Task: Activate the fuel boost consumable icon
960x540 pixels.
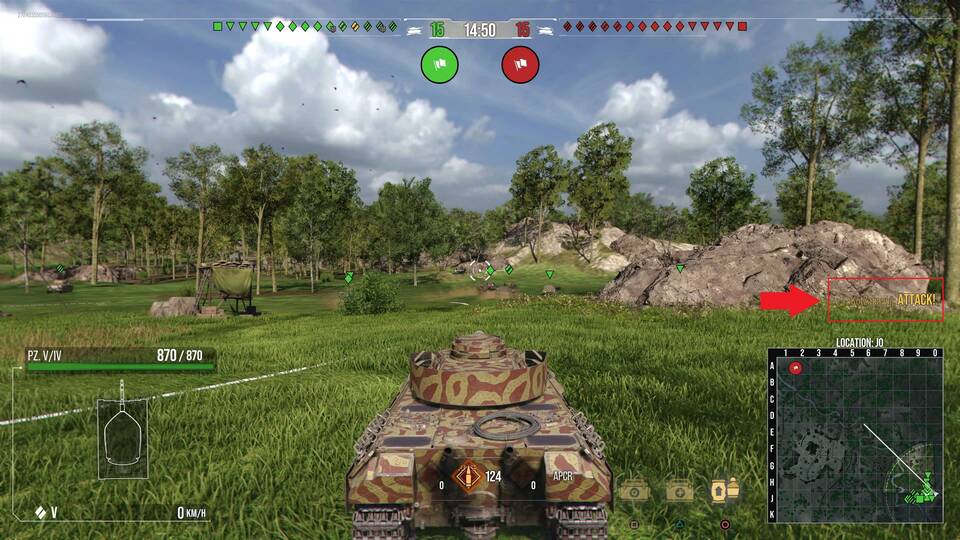Action: coord(725,490)
